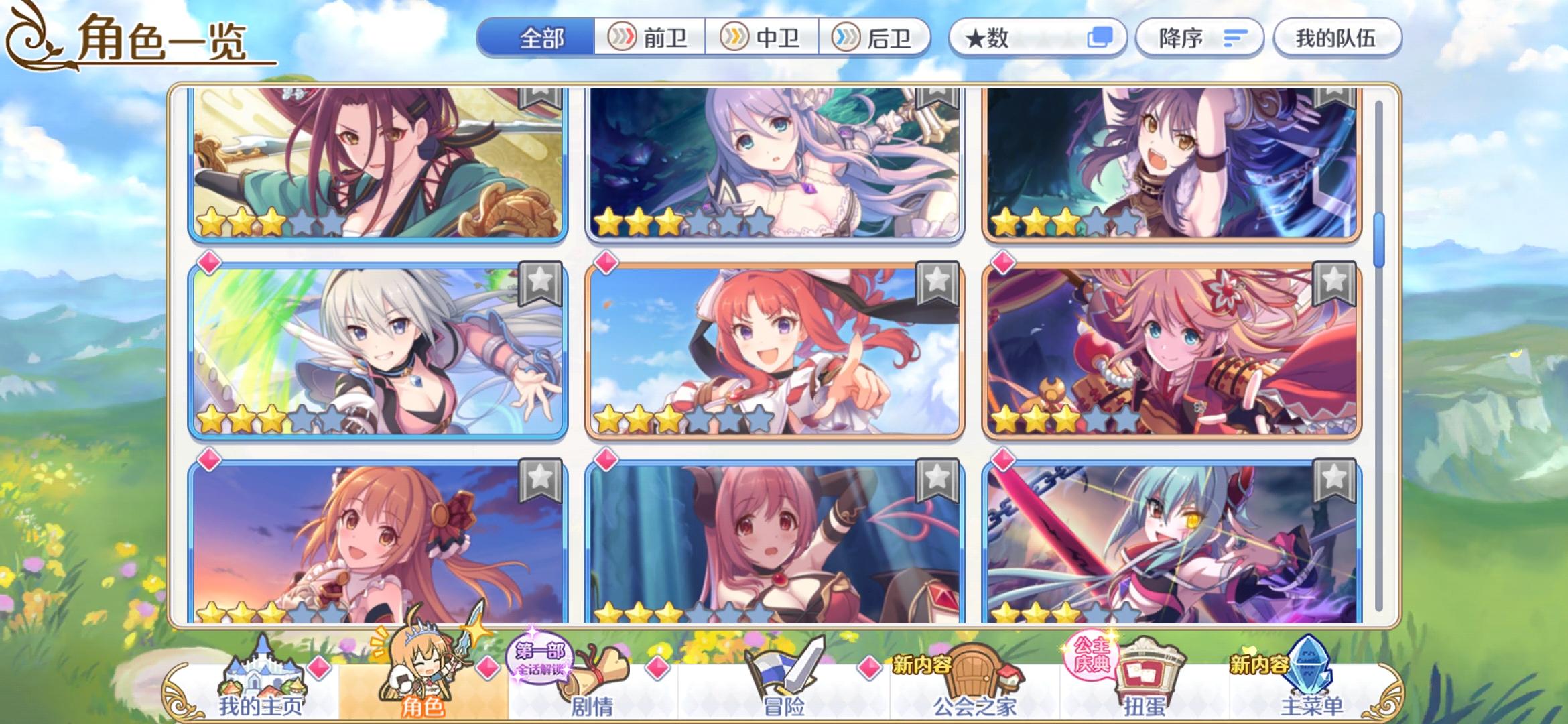
Task: Change sort order via 降序 control
Action: click(1199, 38)
